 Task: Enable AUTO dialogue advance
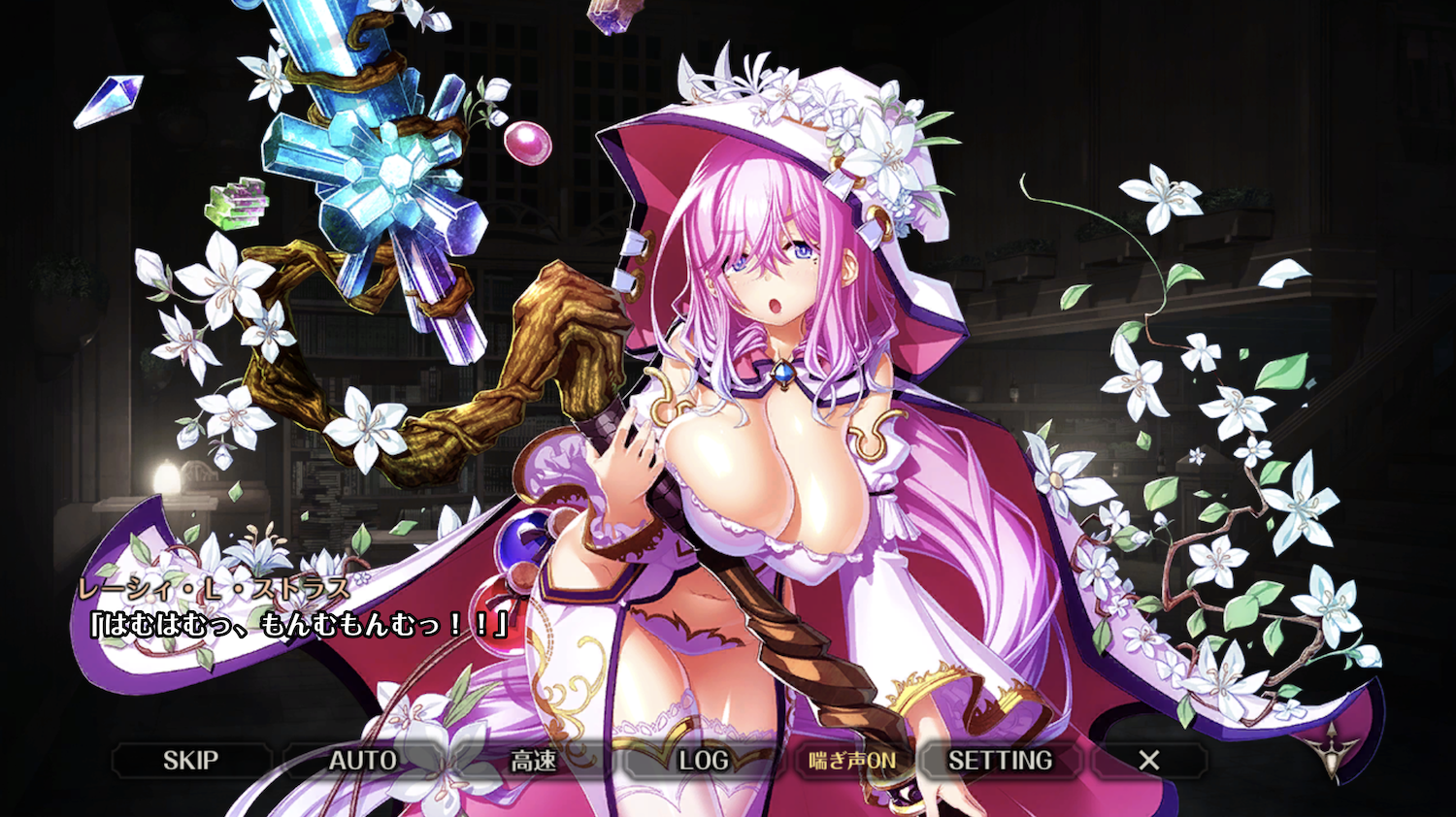pos(363,761)
